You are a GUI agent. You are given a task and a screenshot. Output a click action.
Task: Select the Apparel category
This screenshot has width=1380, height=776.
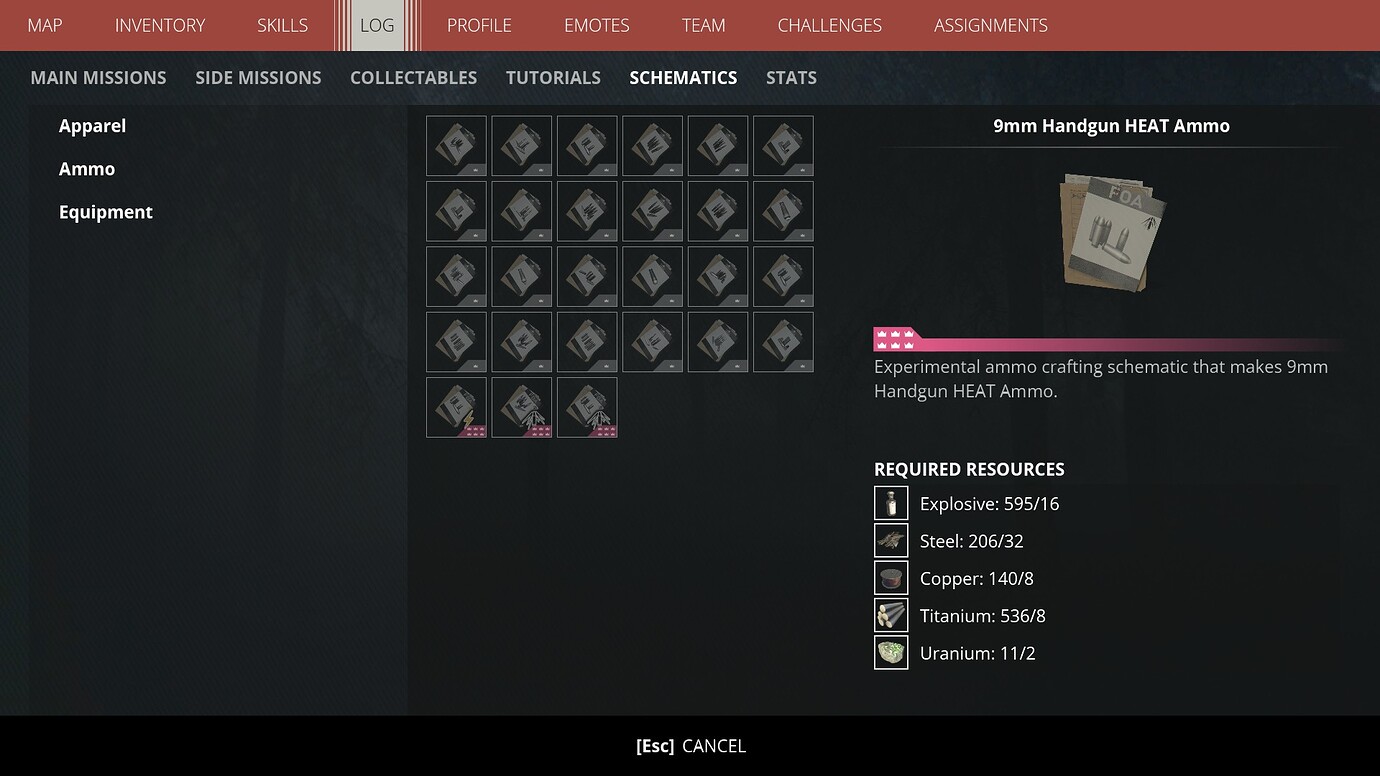click(92, 125)
